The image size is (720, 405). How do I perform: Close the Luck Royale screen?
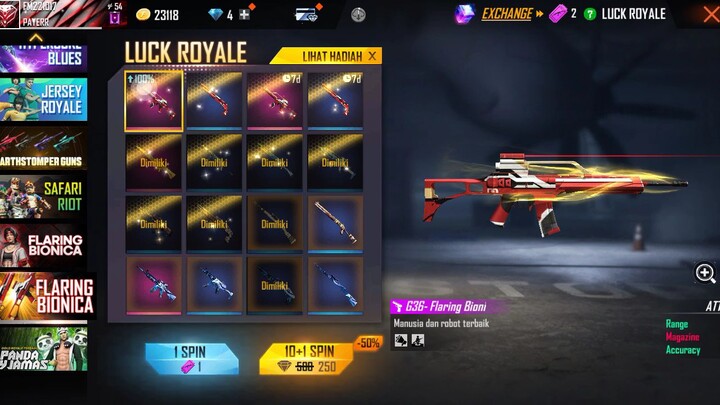click(709, 14)
